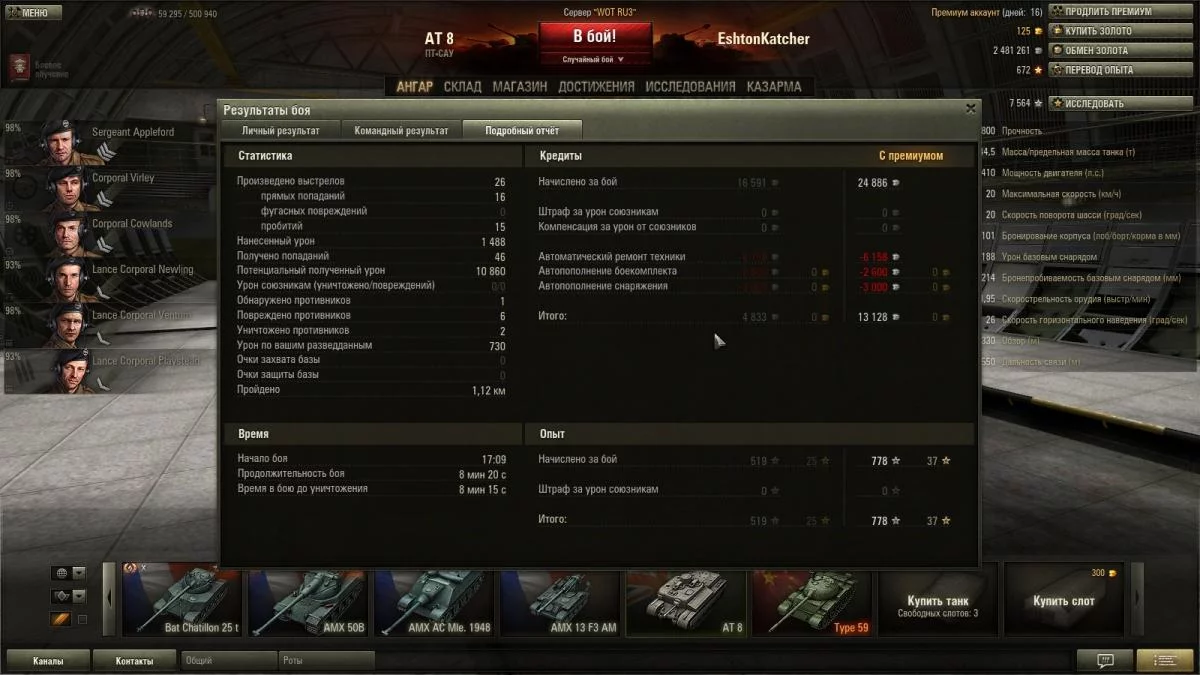The width and height of the screenshot is (1200, 675).
Task: Click the Купить золото button
Action: point(1098,31)
